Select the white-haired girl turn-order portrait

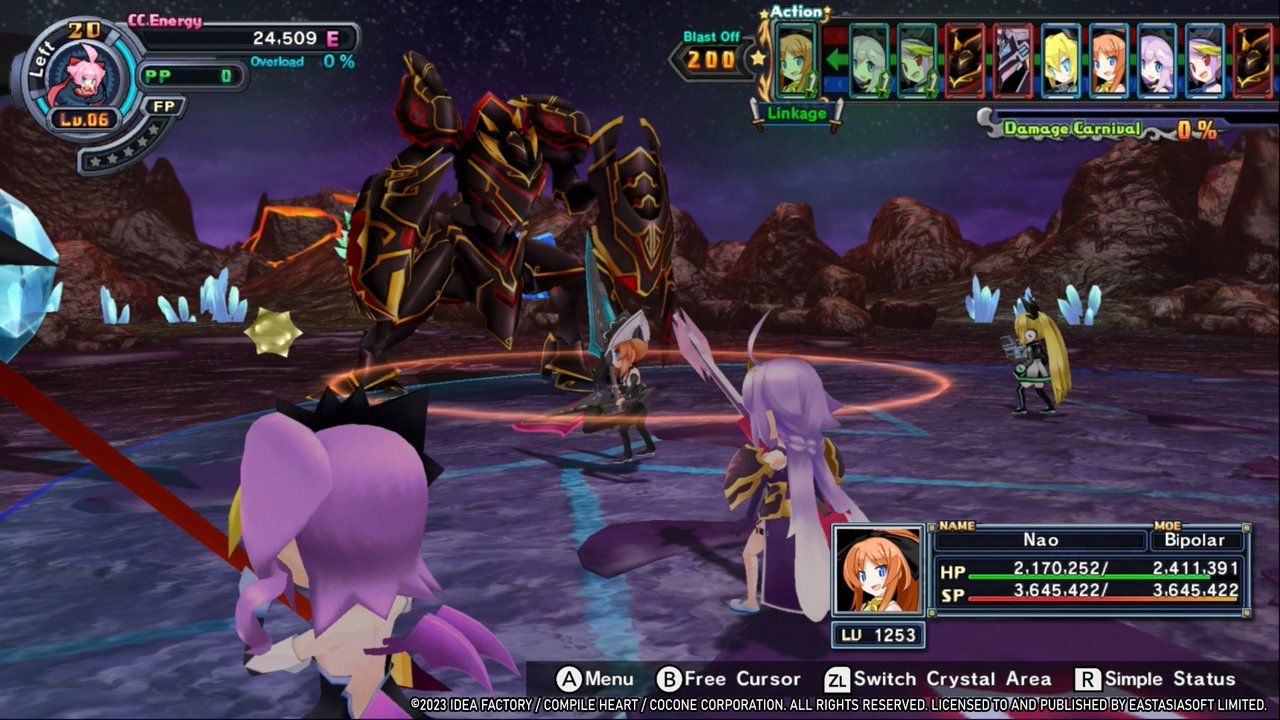point(869,60)
